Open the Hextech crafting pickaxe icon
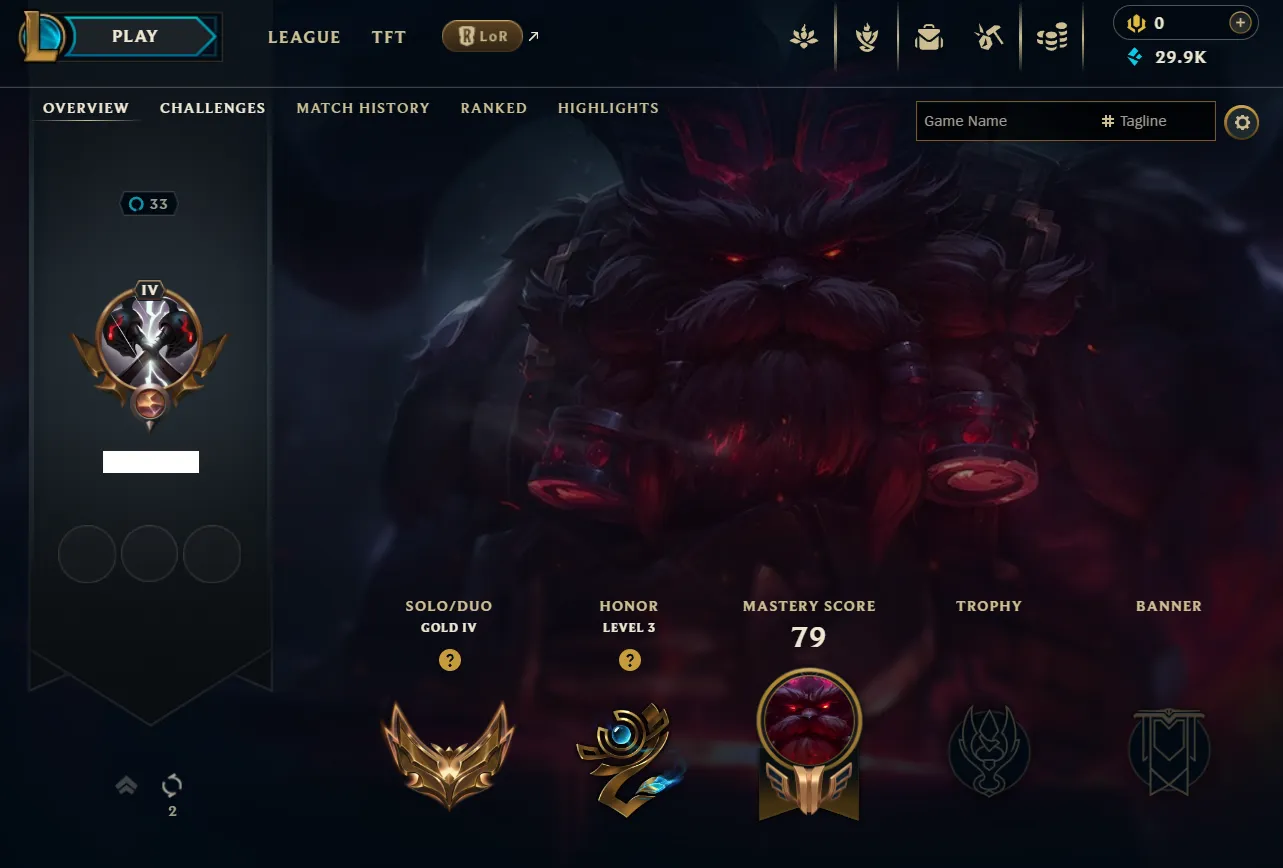The image size is (1283, 868). (x=988, y=35)
